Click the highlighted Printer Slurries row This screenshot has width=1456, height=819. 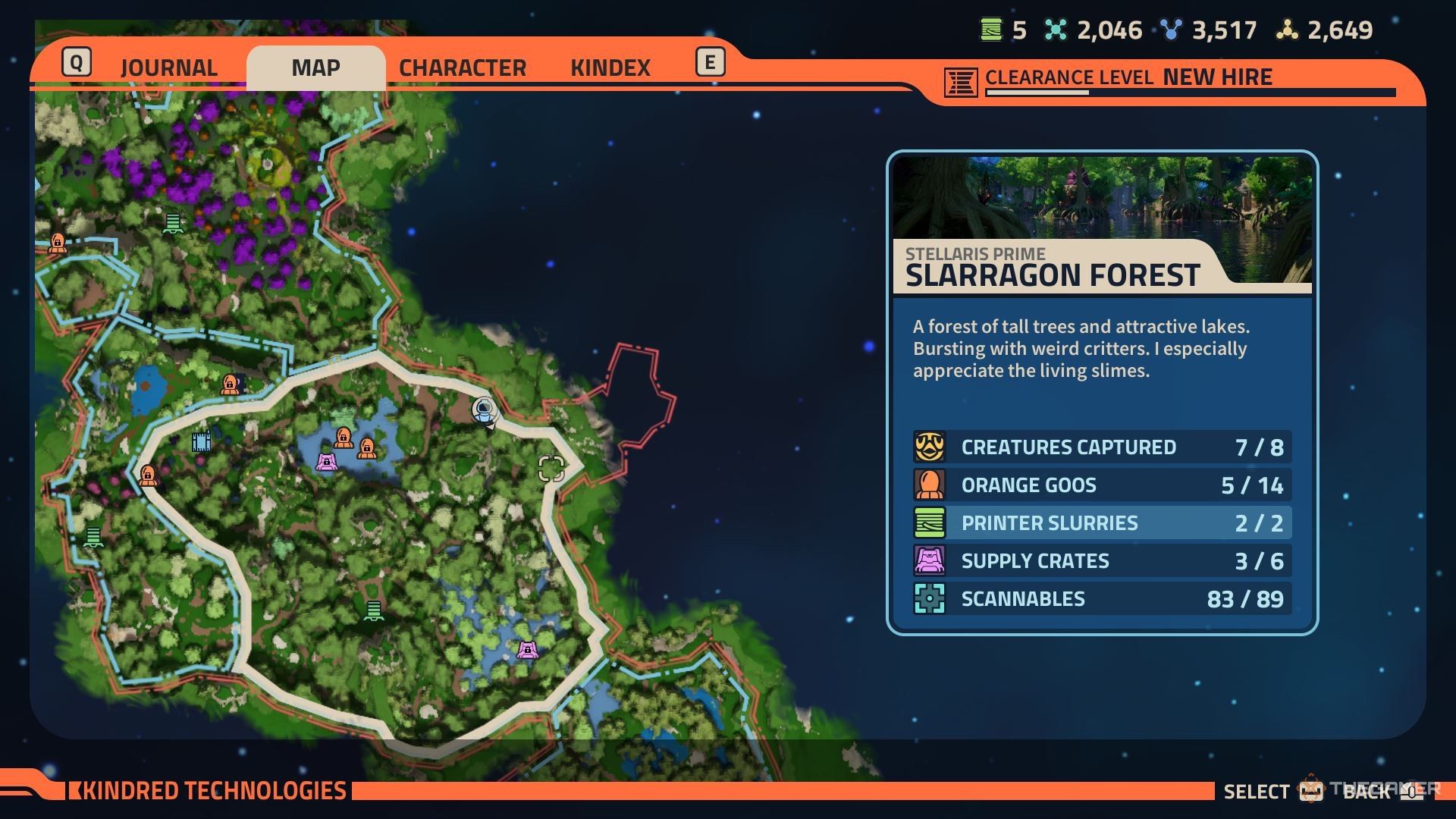pos(1101,523)
